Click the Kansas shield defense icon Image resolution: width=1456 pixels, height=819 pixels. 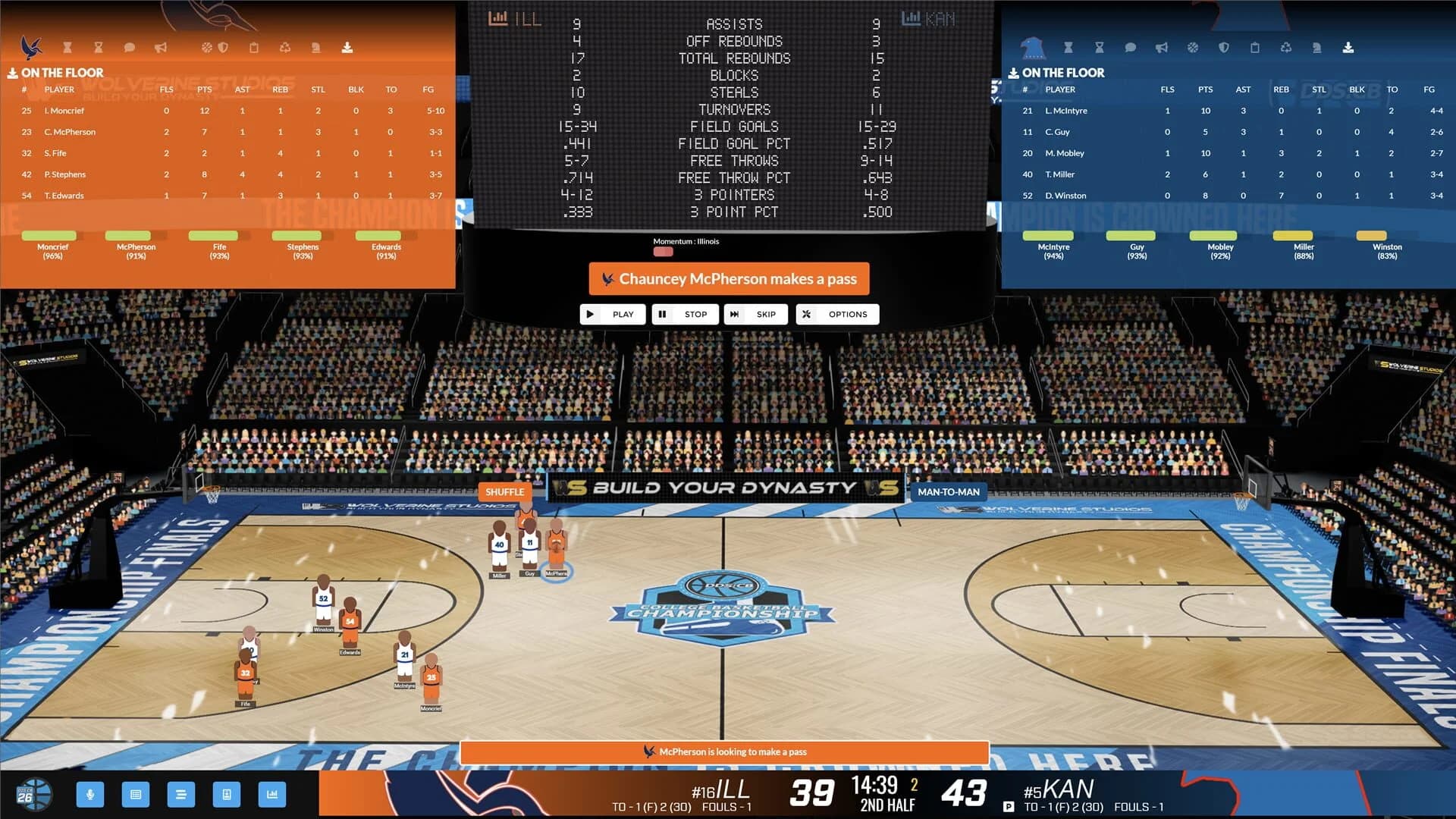pyautogui.click(x=1224, y=47)
